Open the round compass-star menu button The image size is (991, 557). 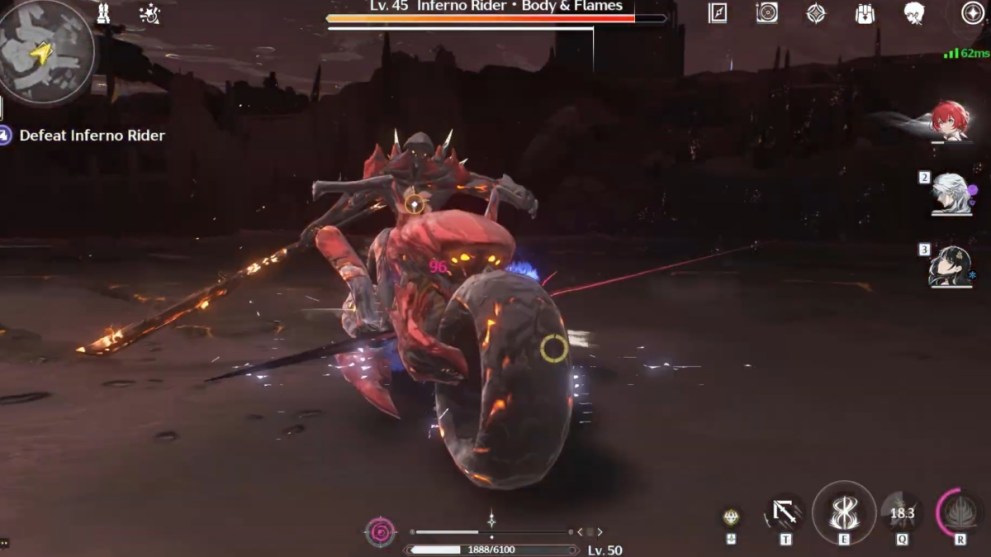971,13
